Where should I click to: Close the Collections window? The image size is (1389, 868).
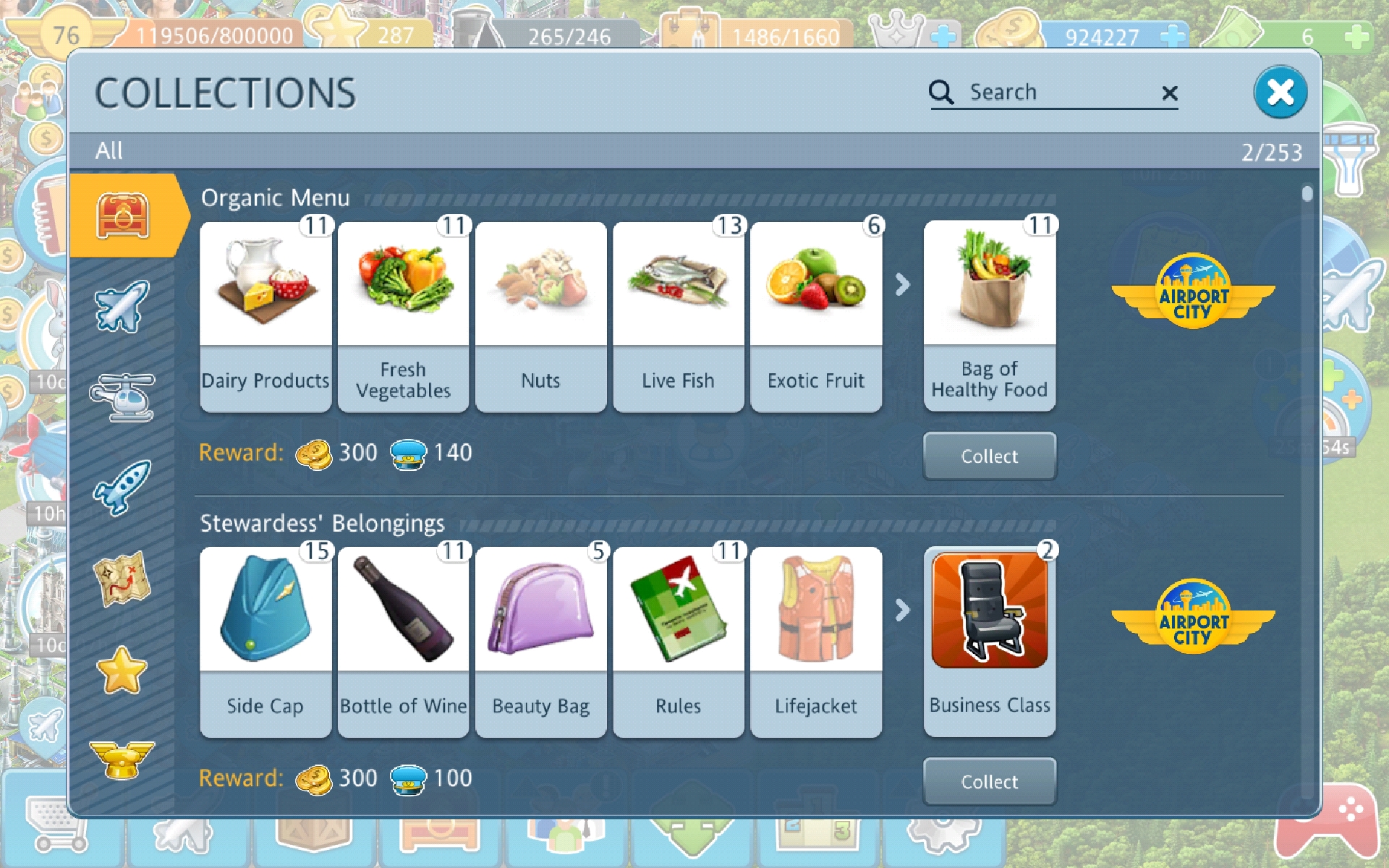(x=1280, y=93)
